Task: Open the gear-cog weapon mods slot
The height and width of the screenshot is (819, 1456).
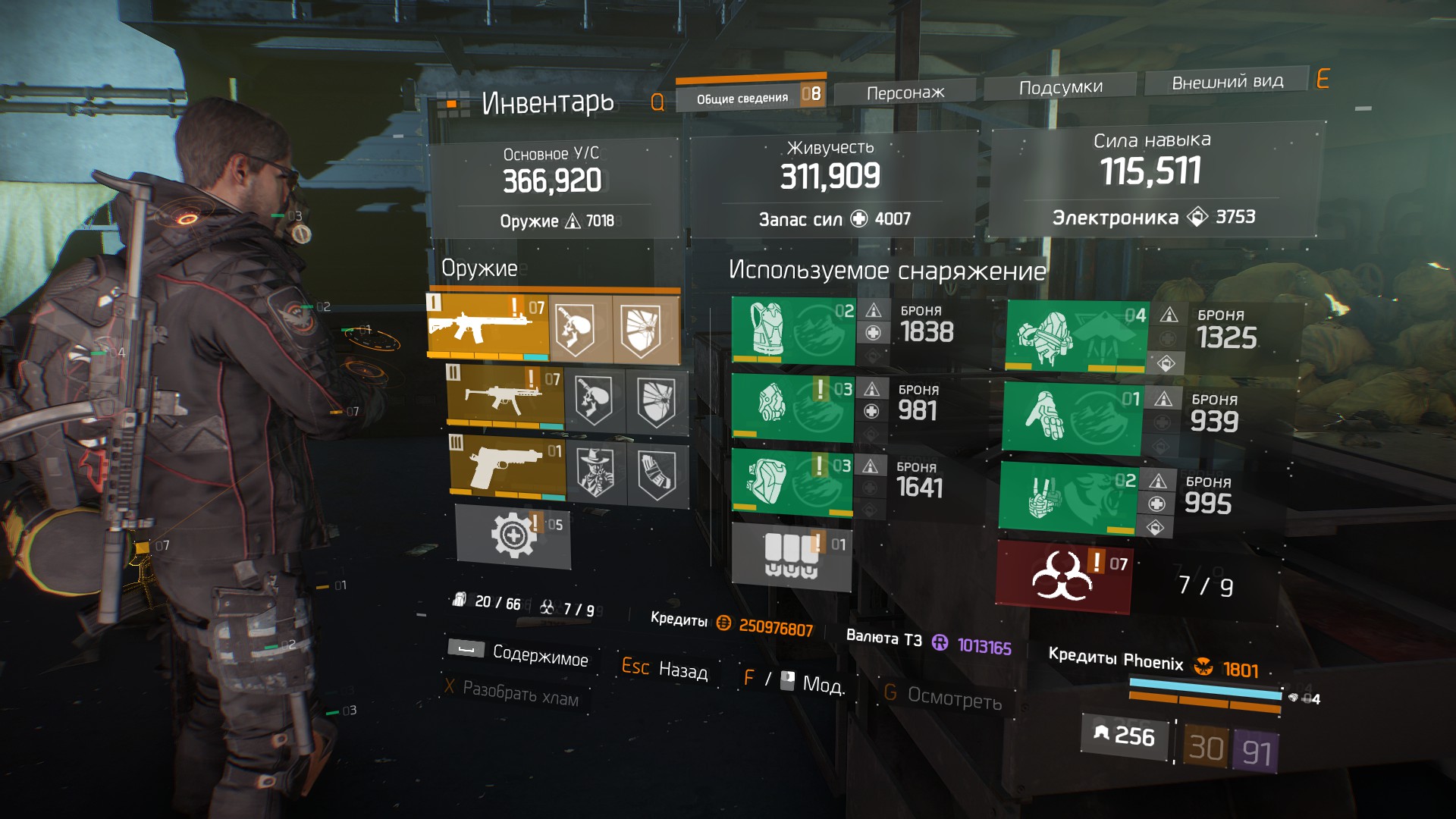Action: (x=513, y=535)
